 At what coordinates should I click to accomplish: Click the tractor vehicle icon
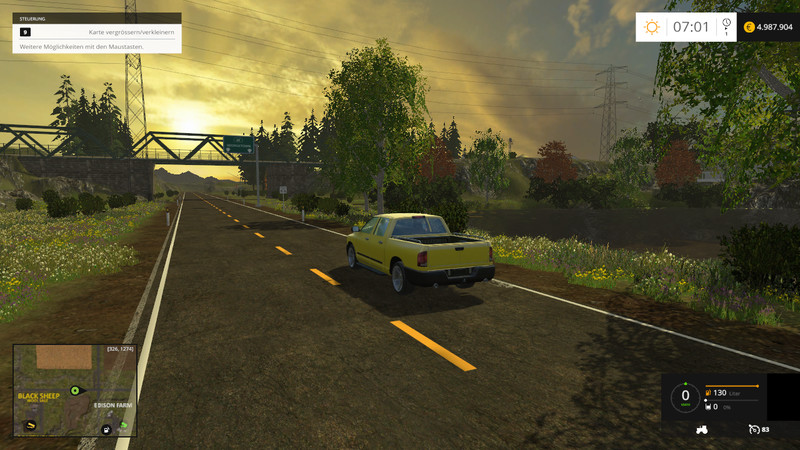point(702,429)
